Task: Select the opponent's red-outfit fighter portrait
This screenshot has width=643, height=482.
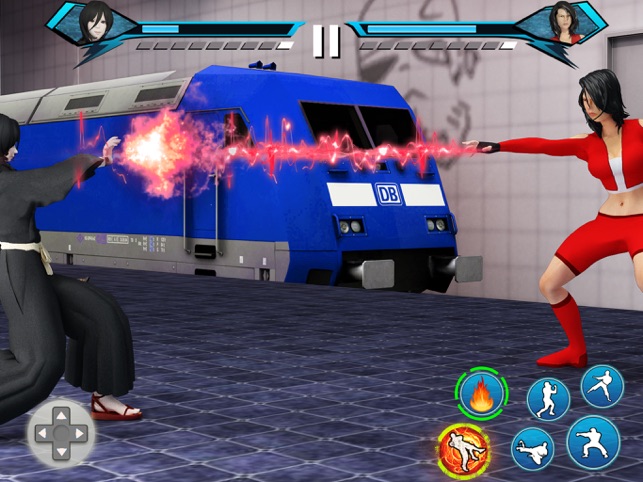Action: (x=563, y=21)
